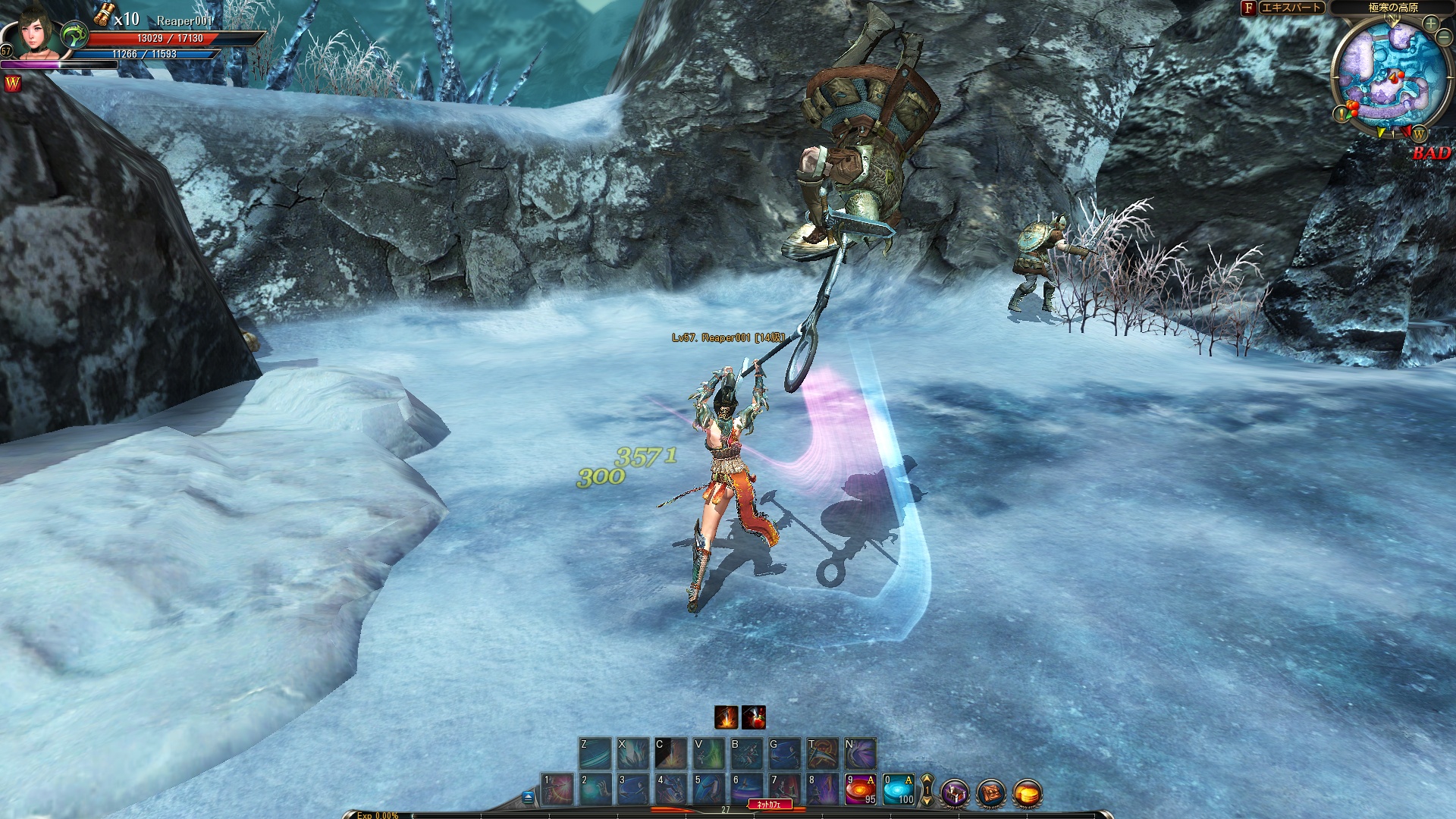Click the red W buff icon
The height and width of the screenshot is (819, 1456).
[x=13, y=83]
